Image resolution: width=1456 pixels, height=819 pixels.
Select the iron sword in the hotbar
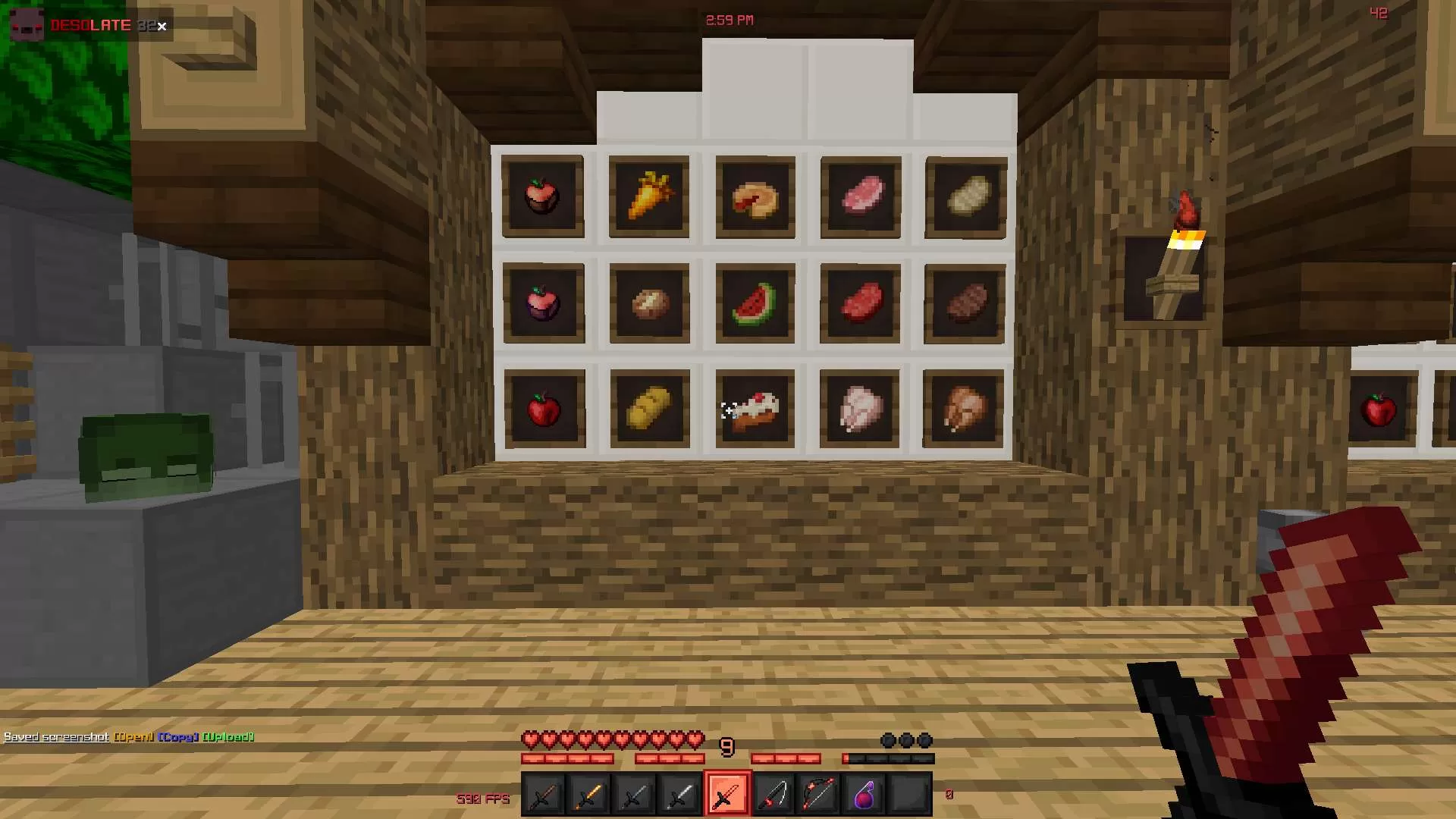681,793
